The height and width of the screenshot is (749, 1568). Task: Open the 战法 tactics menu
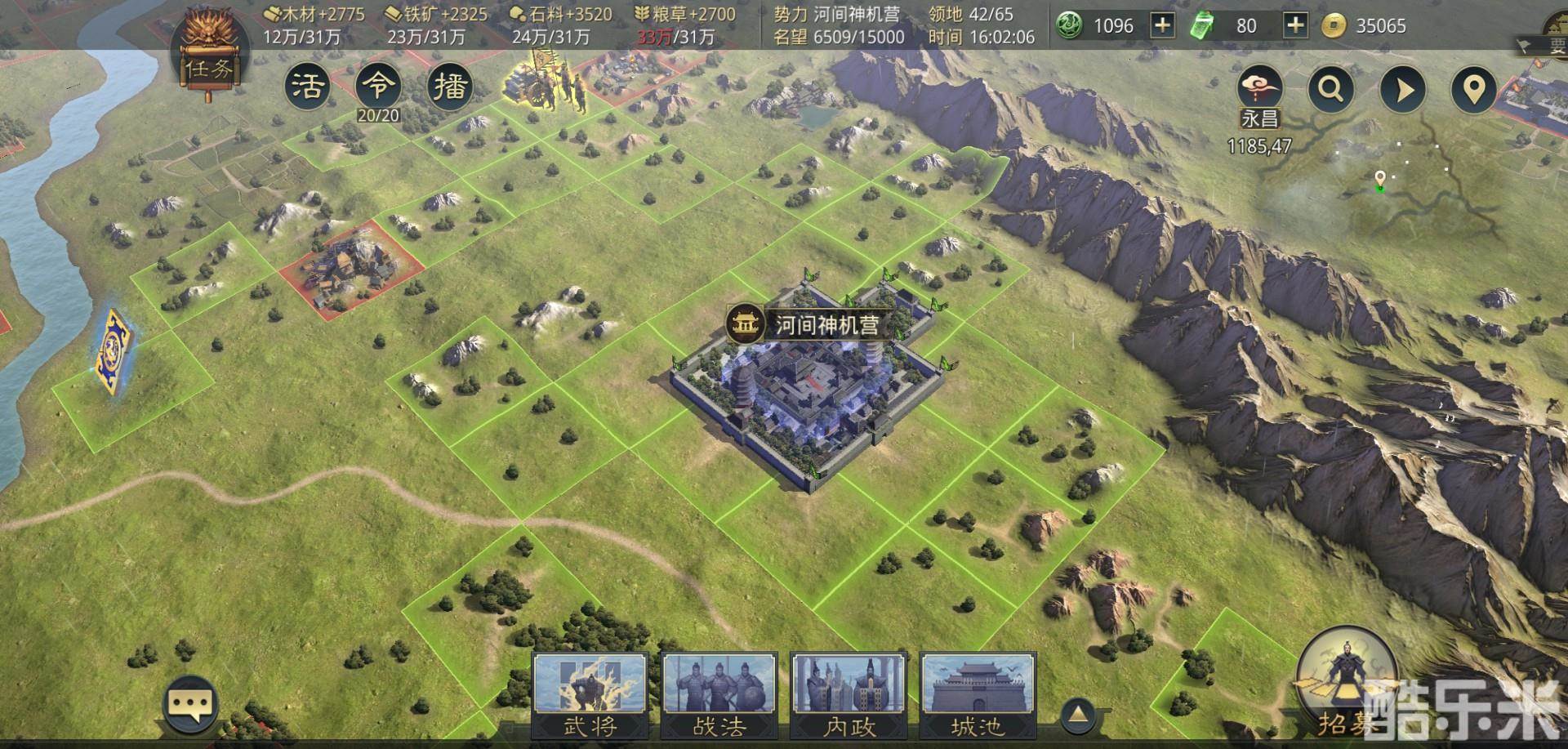tap(719, 694)
